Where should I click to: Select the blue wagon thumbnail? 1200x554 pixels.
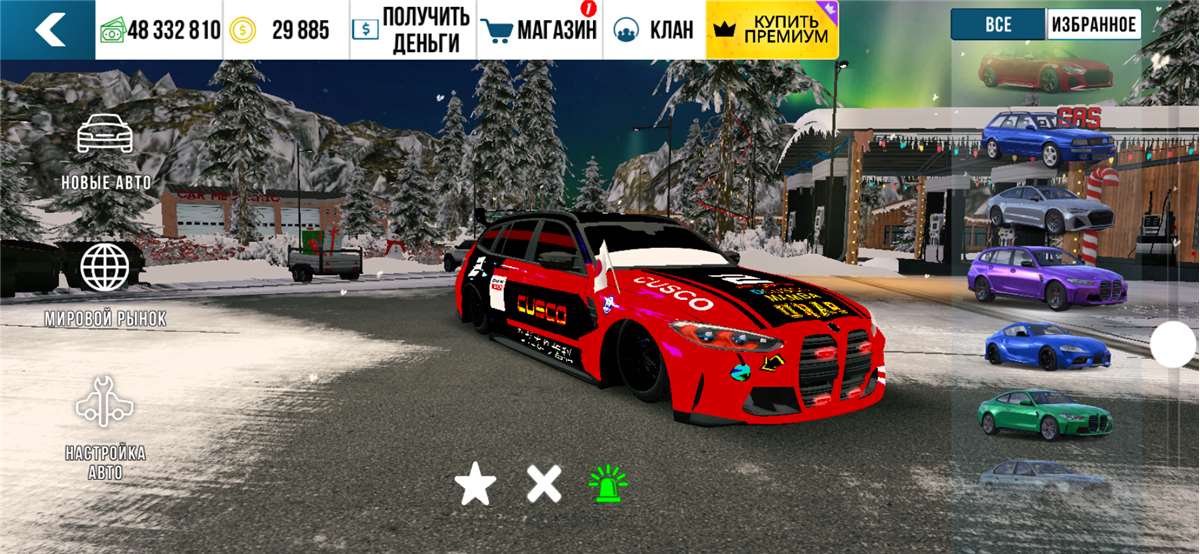[1046, 139]
